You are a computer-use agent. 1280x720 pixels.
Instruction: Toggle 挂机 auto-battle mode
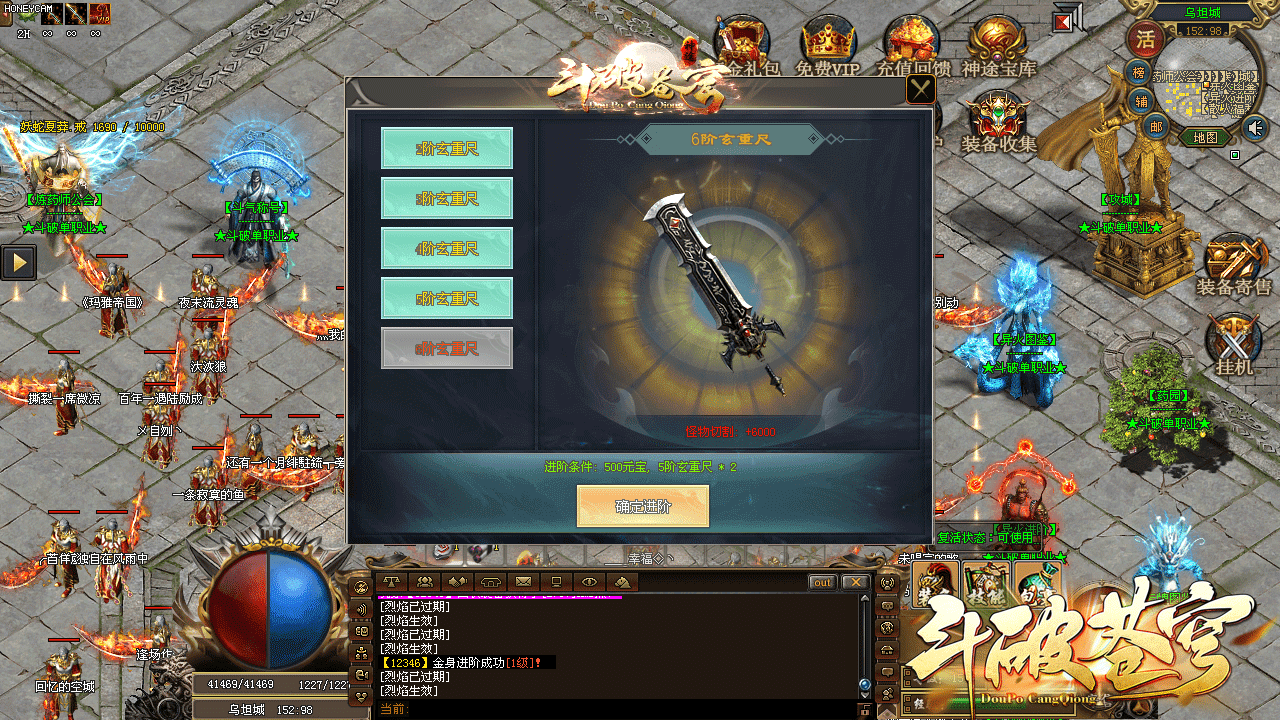coord(1235,345)
